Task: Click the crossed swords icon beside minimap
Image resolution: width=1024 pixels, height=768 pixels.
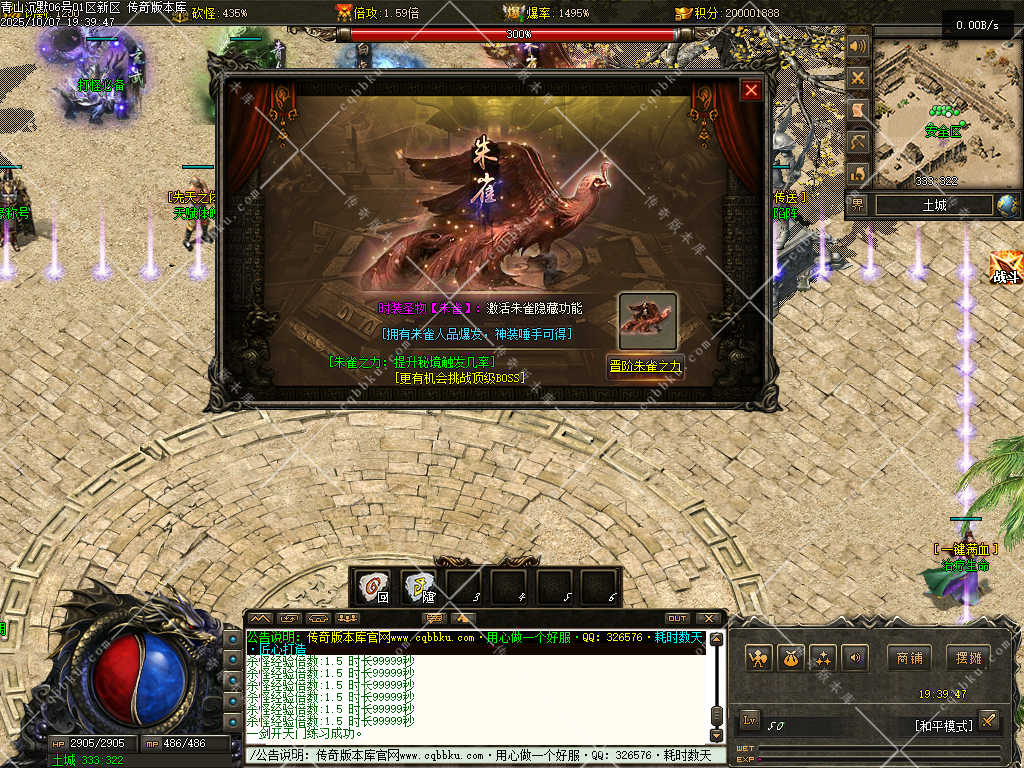Action: click(x=858, y=77)
